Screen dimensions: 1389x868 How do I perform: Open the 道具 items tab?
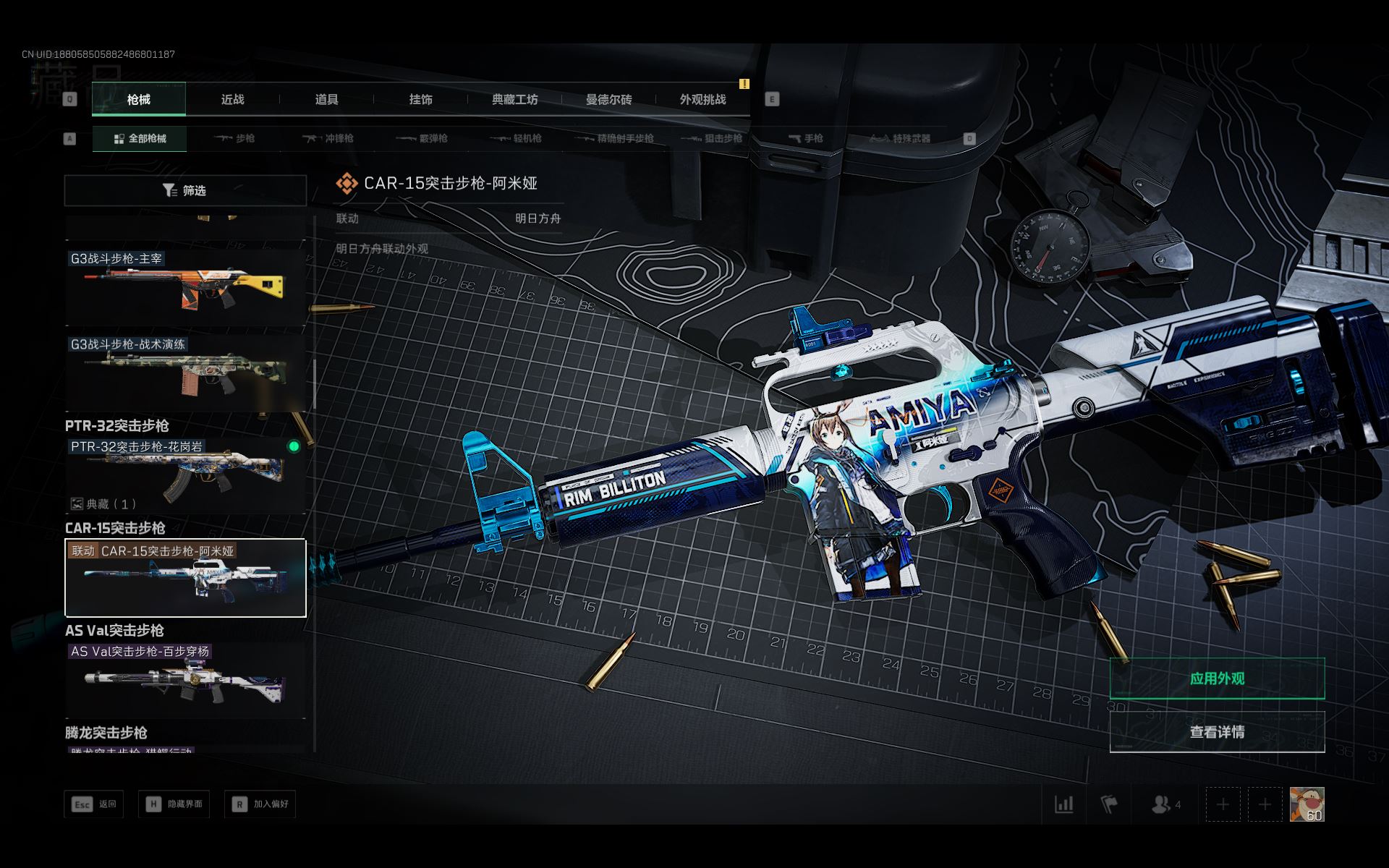[326, 100]
